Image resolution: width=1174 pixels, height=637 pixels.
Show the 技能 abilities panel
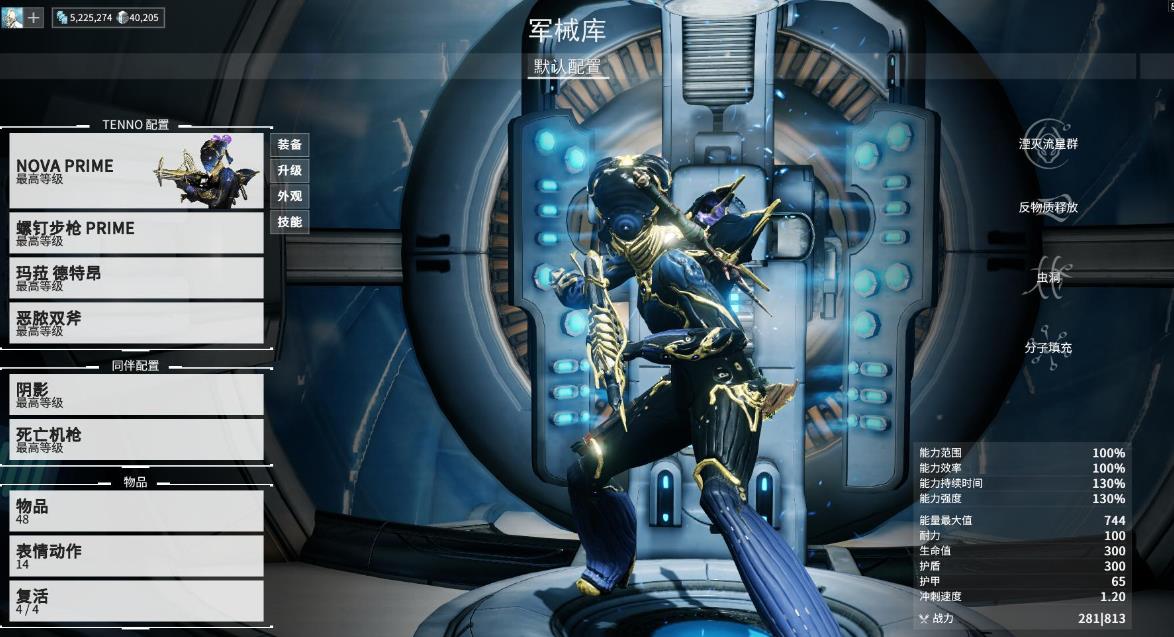290,222
